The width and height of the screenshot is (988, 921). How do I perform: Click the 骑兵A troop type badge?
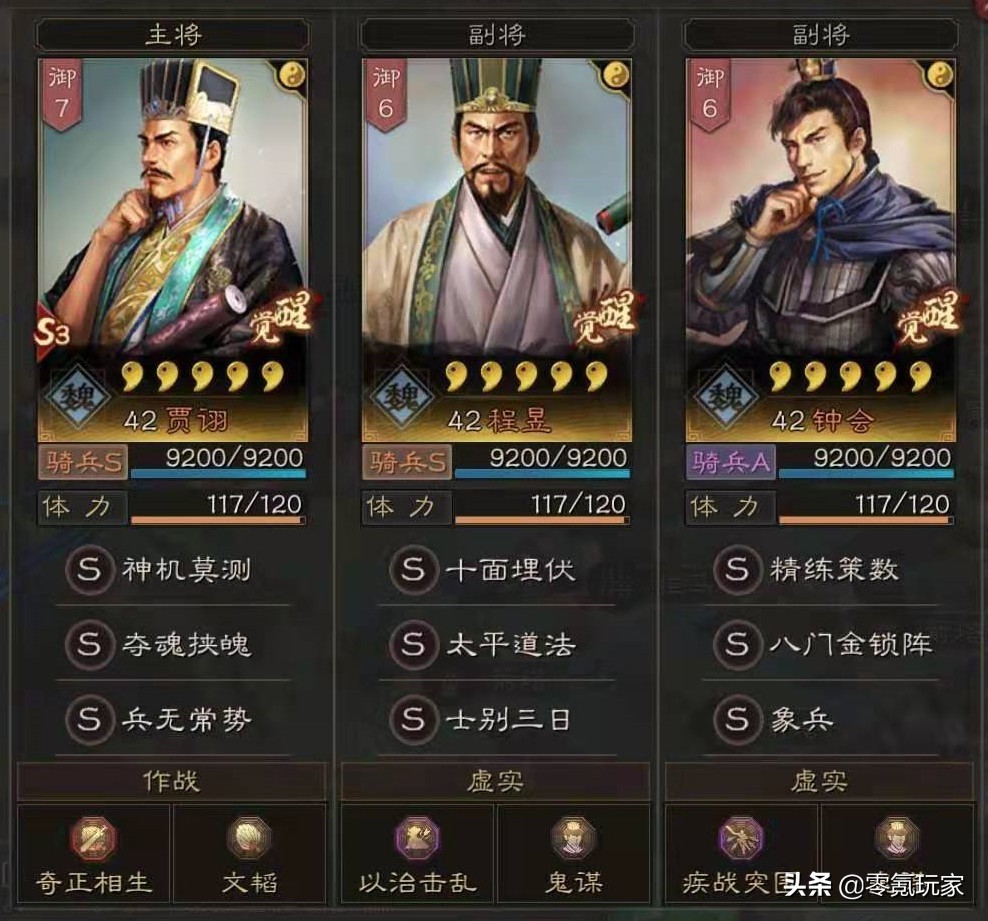[730, 460]
